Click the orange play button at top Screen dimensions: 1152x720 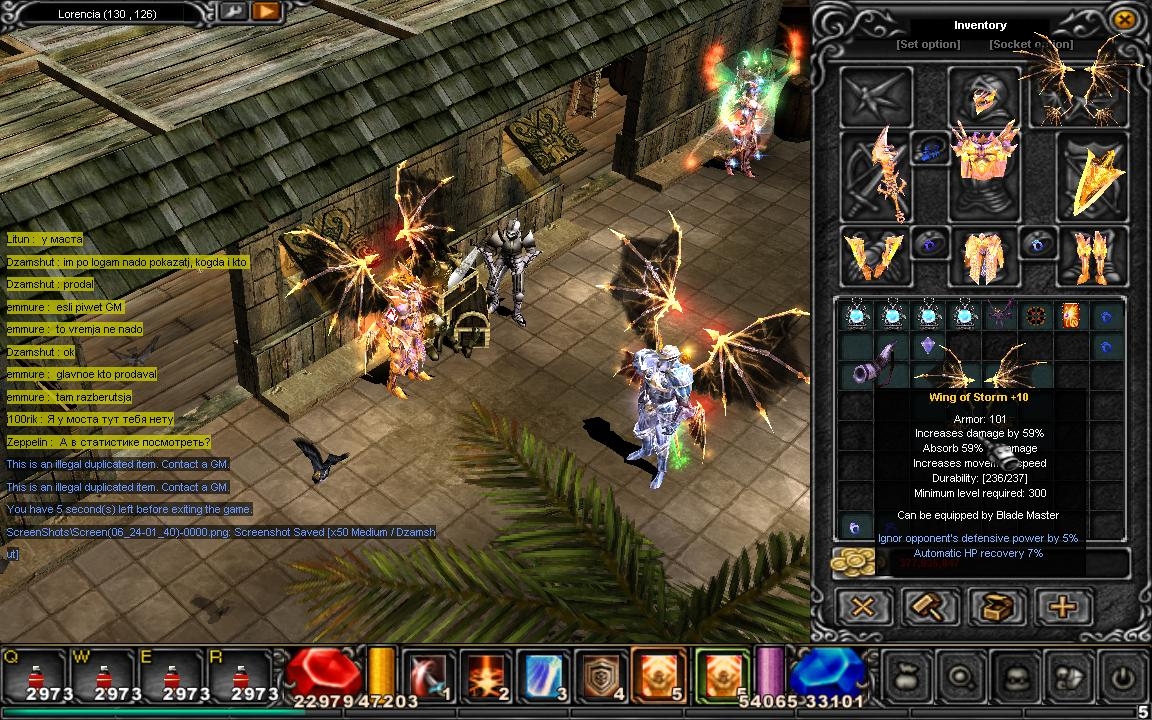point(265,12)
